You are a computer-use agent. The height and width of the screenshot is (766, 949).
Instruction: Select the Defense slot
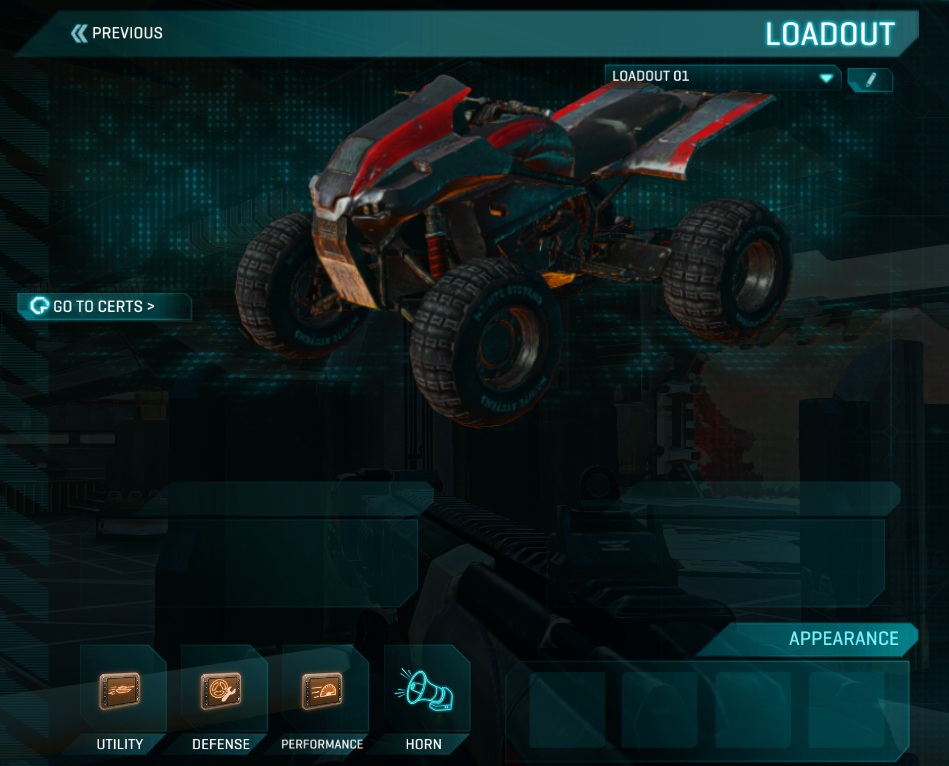point(220,691)
